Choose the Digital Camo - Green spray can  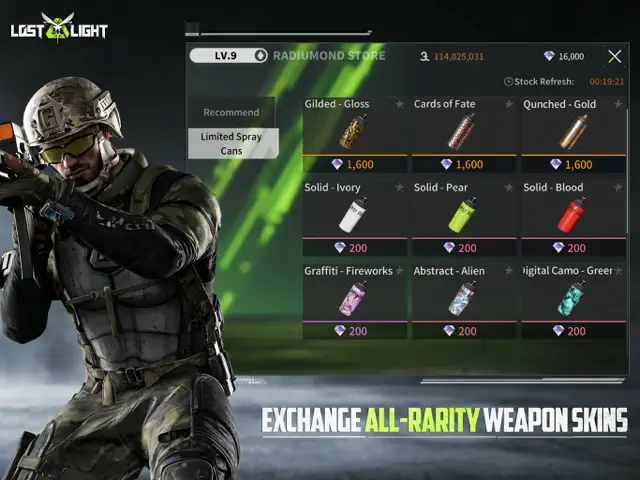tap(573, 299)
